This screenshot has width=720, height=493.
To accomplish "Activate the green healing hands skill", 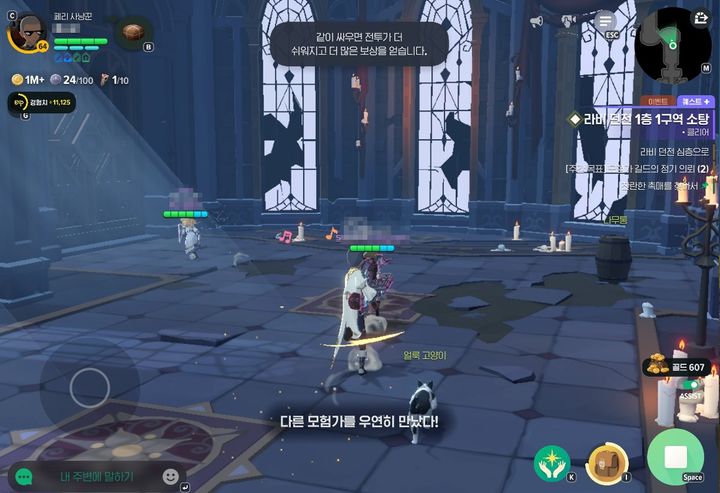I will pyautogui.click(x=553, y=463).
